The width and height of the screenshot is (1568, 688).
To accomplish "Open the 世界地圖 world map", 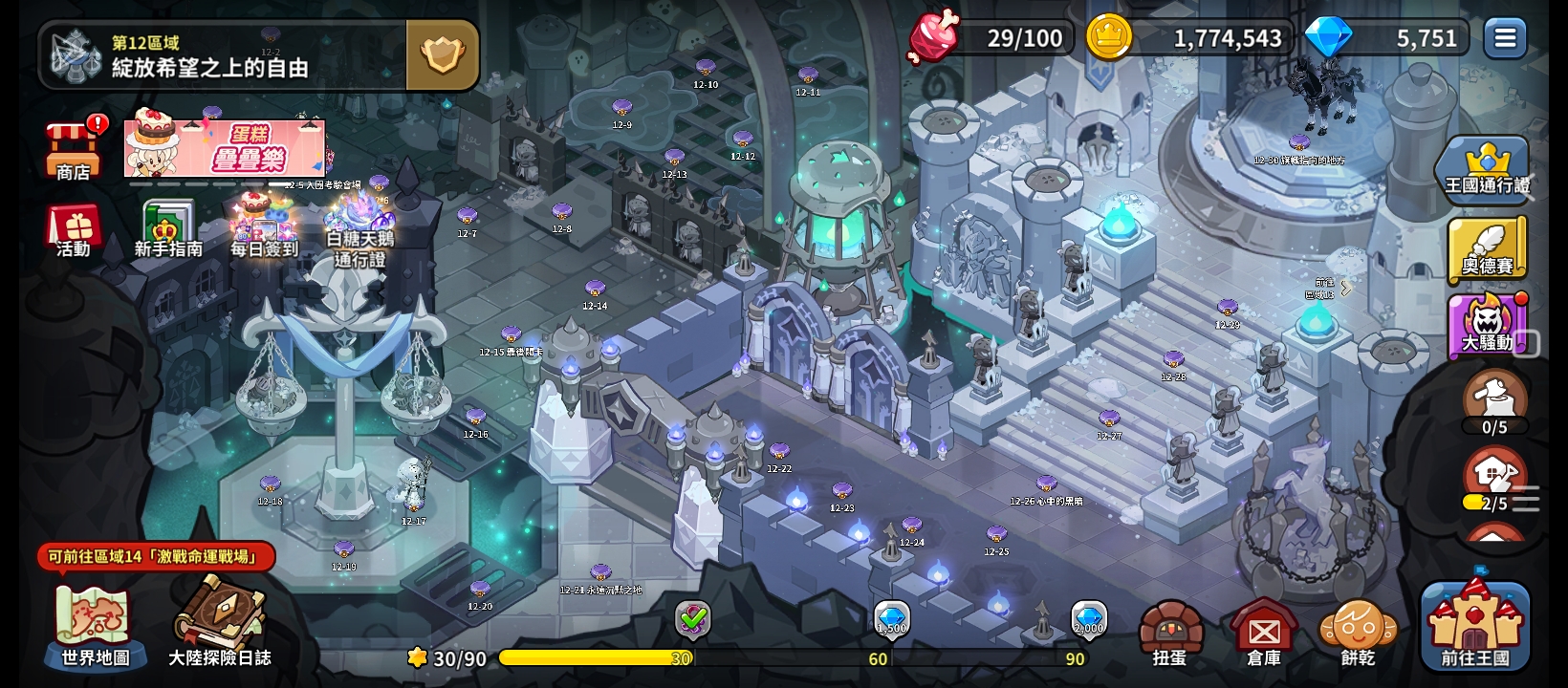I will [x=95, y=626].
